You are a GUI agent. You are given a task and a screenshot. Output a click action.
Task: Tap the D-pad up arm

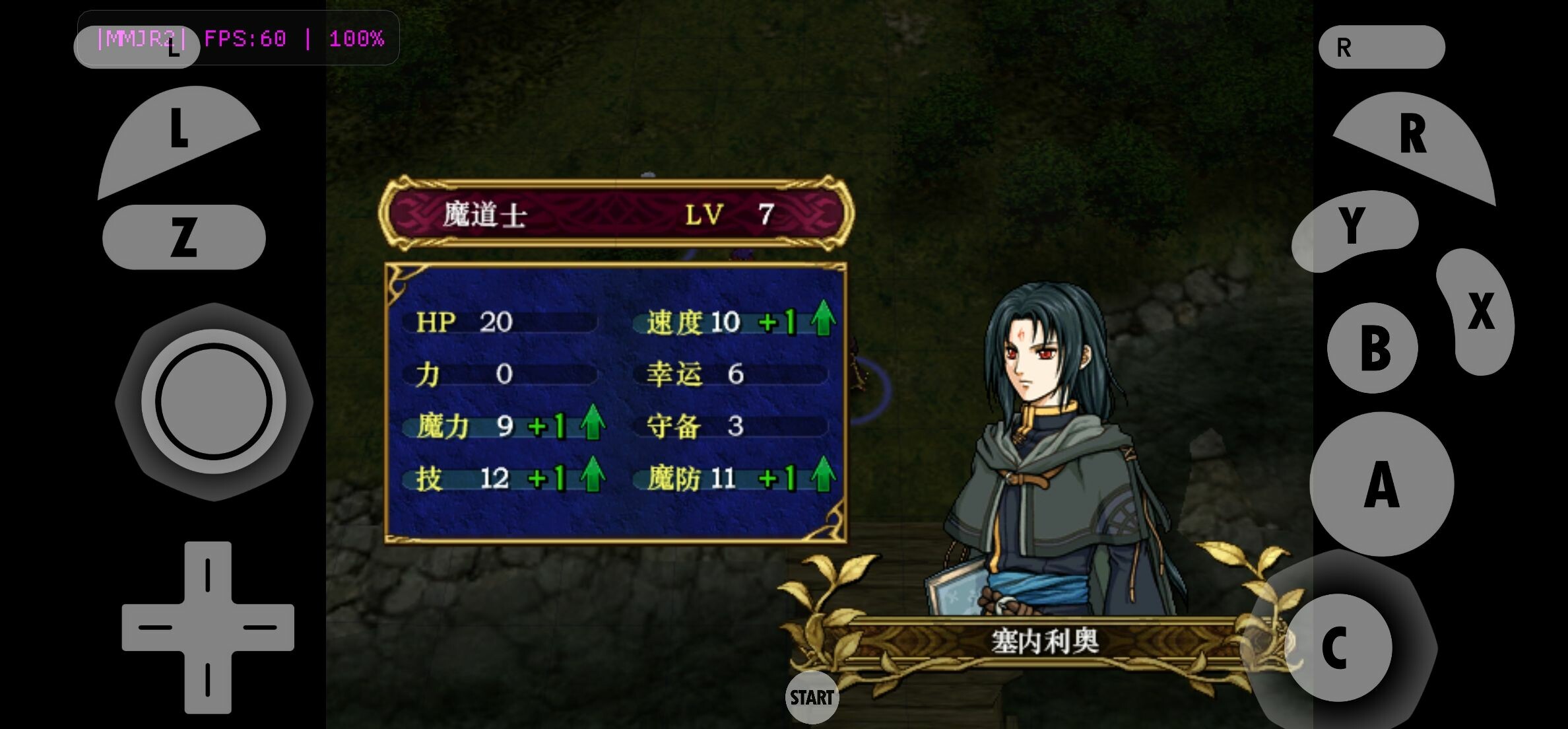click(x=208, y=573)
